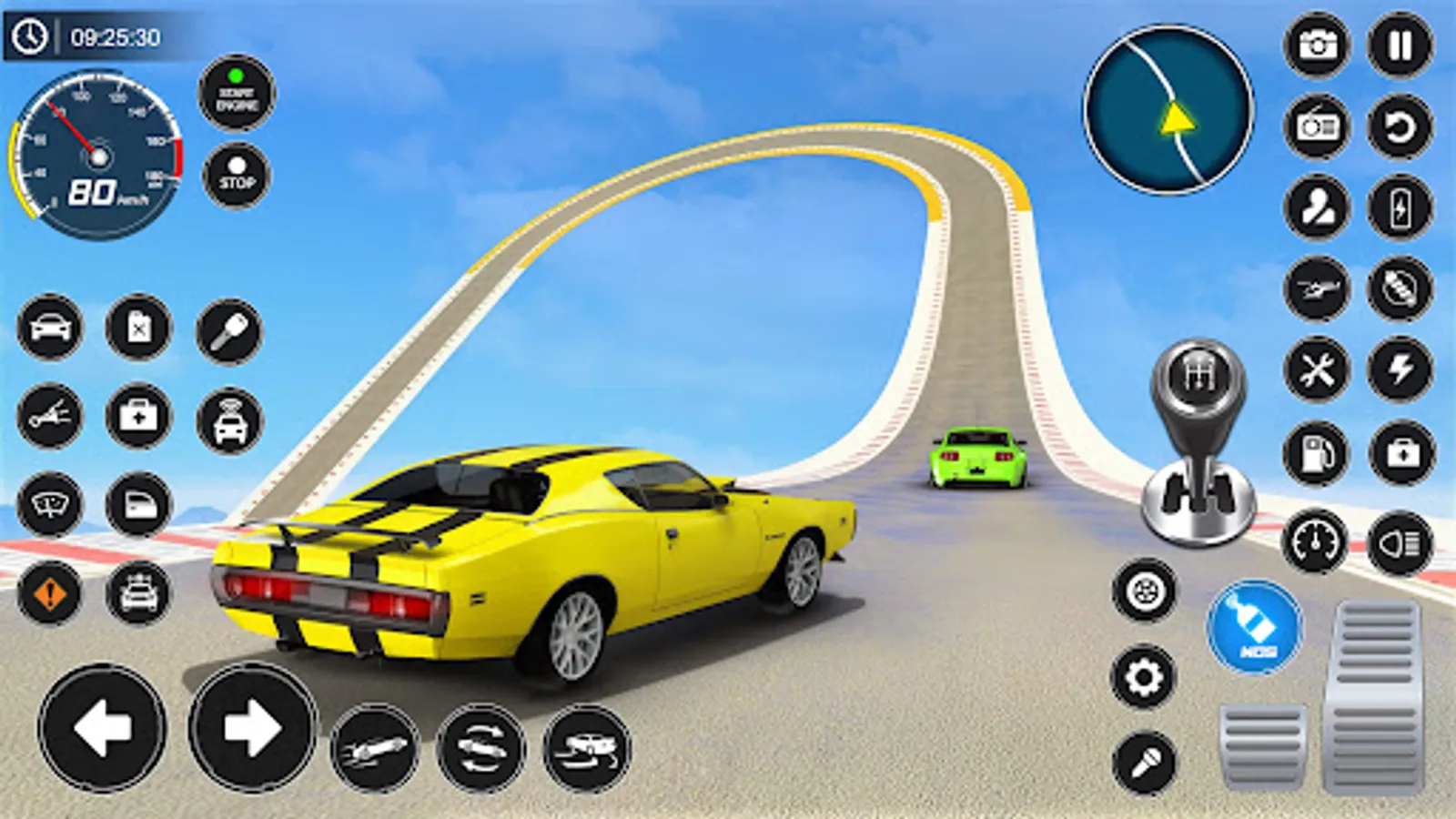Pause the game
Image resolution: width=1456 pixels, height=819 pixels.
click(x=1400, y=45)
